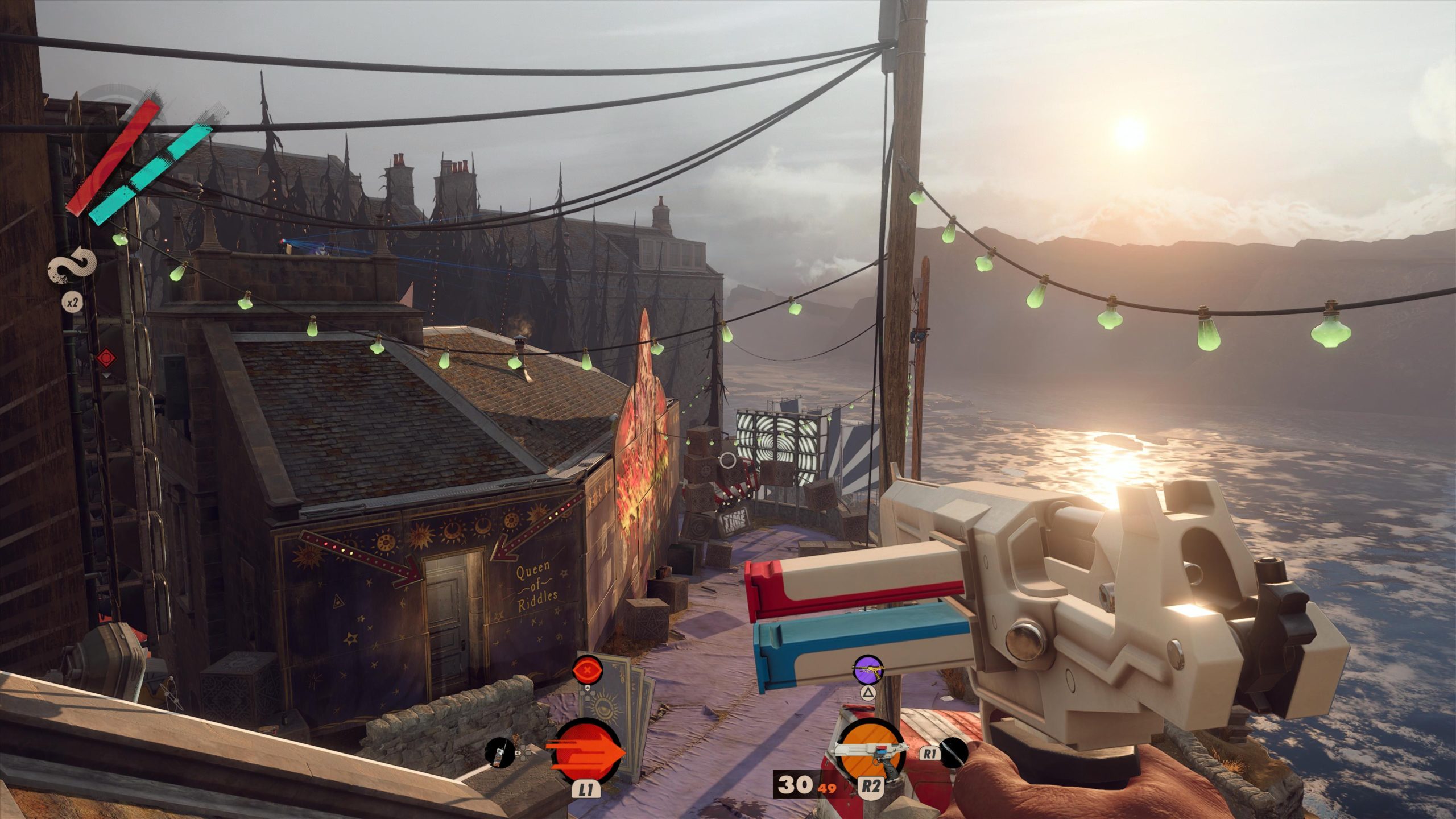The image size is (1456, 819).
Task: Click the Reprise curved arrow icon
Action: point(72,266)
